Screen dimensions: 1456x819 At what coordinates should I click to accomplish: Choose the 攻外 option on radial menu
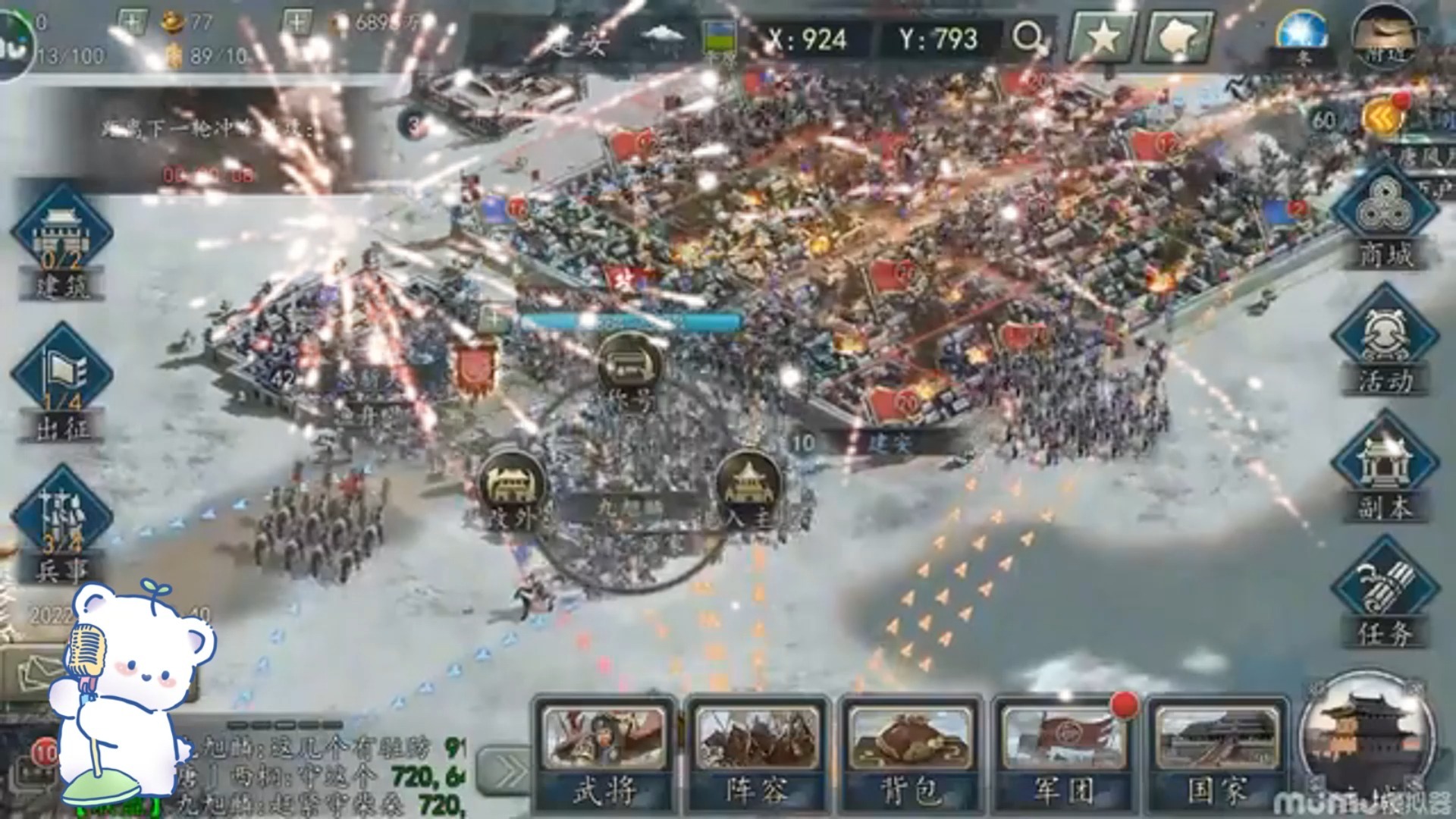513,487
